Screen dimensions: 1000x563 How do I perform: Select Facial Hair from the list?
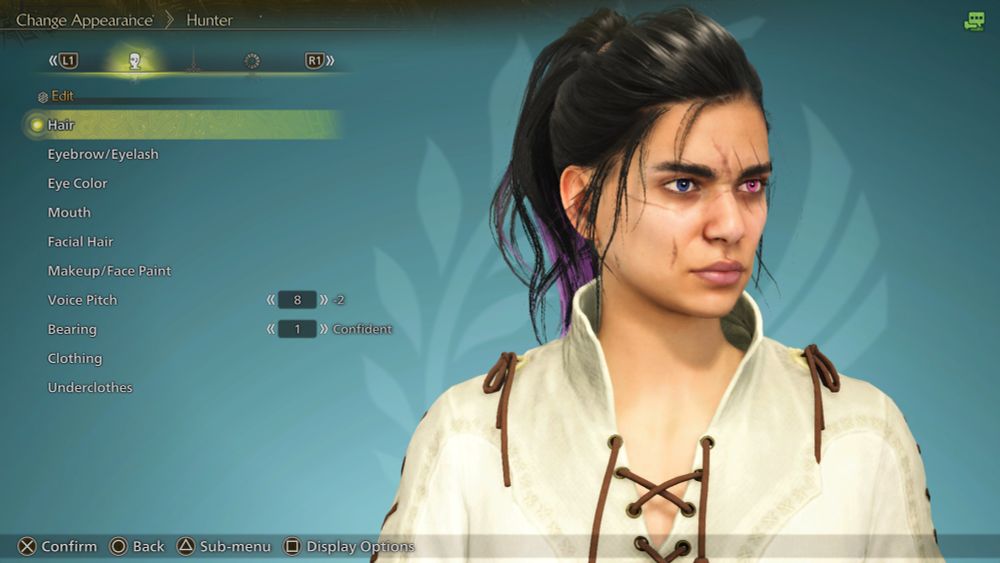[81, 241]
